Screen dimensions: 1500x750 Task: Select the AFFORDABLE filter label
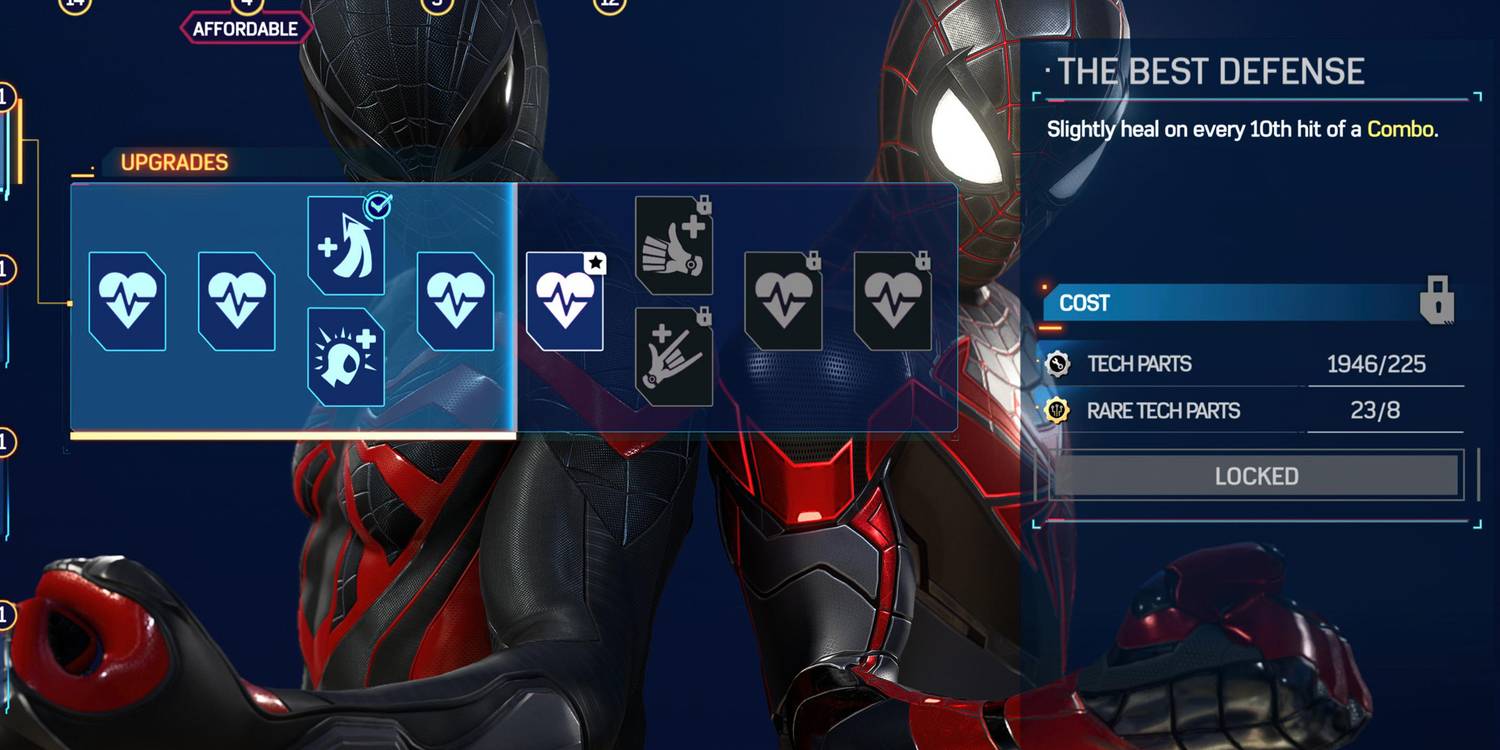coord(245,28)
